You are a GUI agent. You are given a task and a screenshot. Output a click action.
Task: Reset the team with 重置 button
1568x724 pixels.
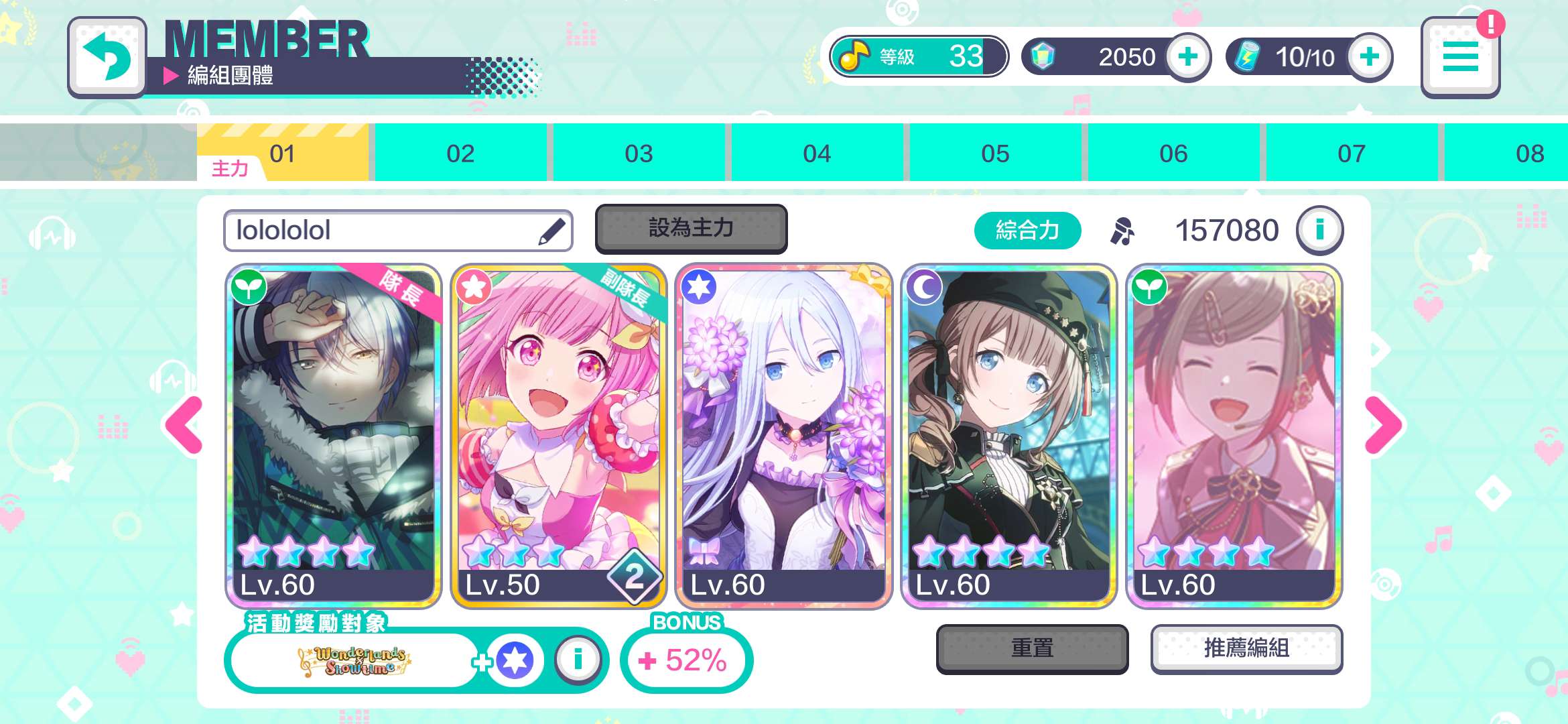[x=1032, y=648]
